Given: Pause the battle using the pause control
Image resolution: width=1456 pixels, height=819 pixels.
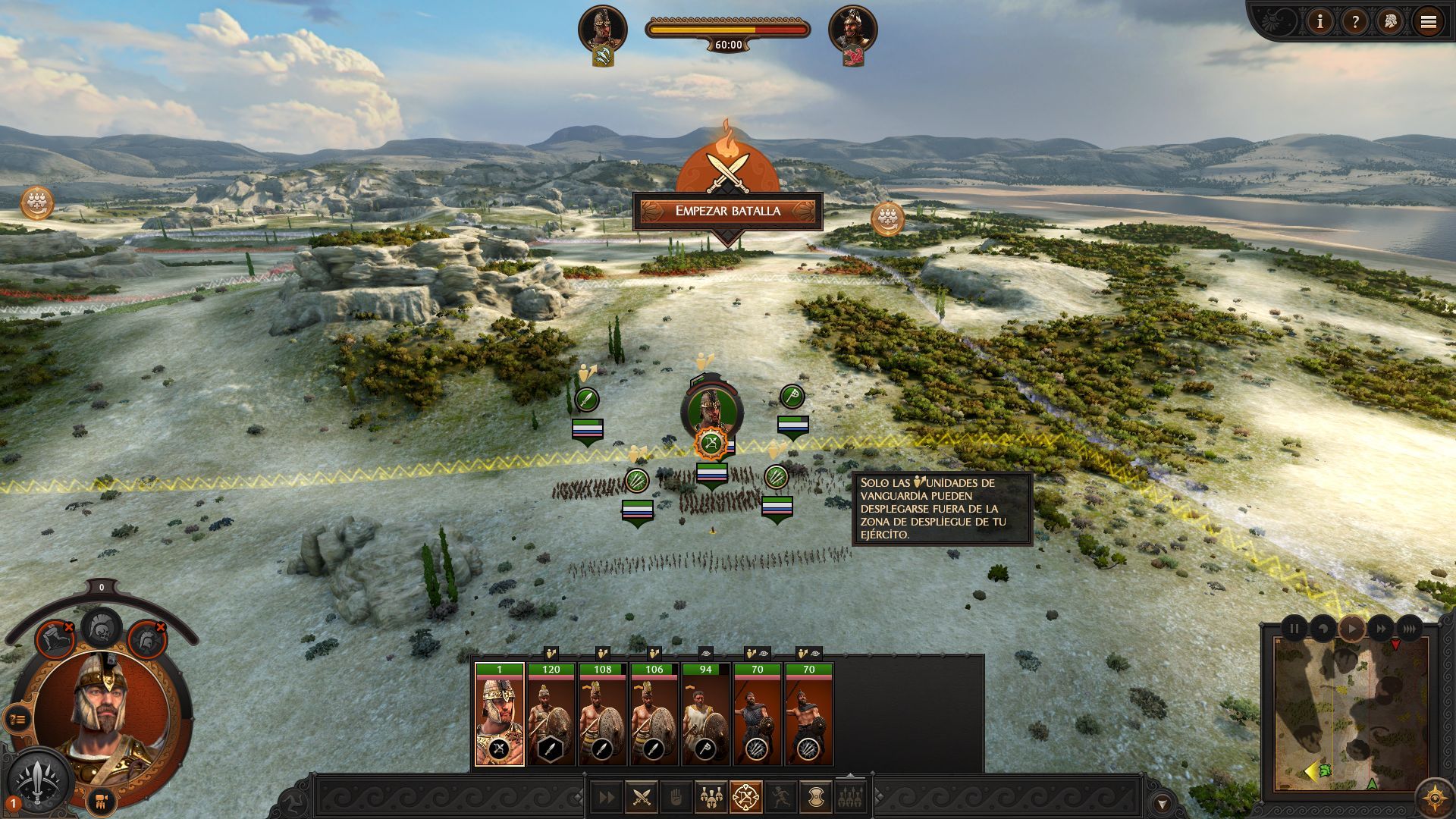Looking at the screenshot, I should 1294,628.
